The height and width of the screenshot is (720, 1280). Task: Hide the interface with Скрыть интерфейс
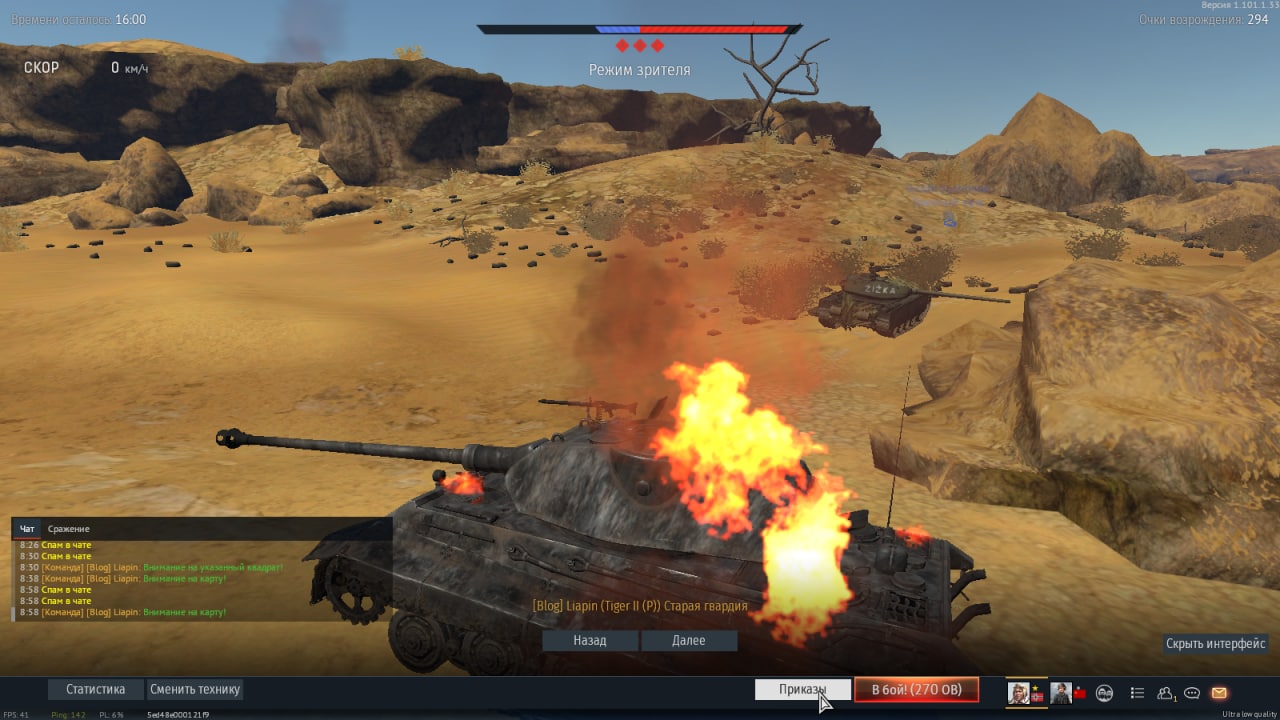tap(1216, 644)
